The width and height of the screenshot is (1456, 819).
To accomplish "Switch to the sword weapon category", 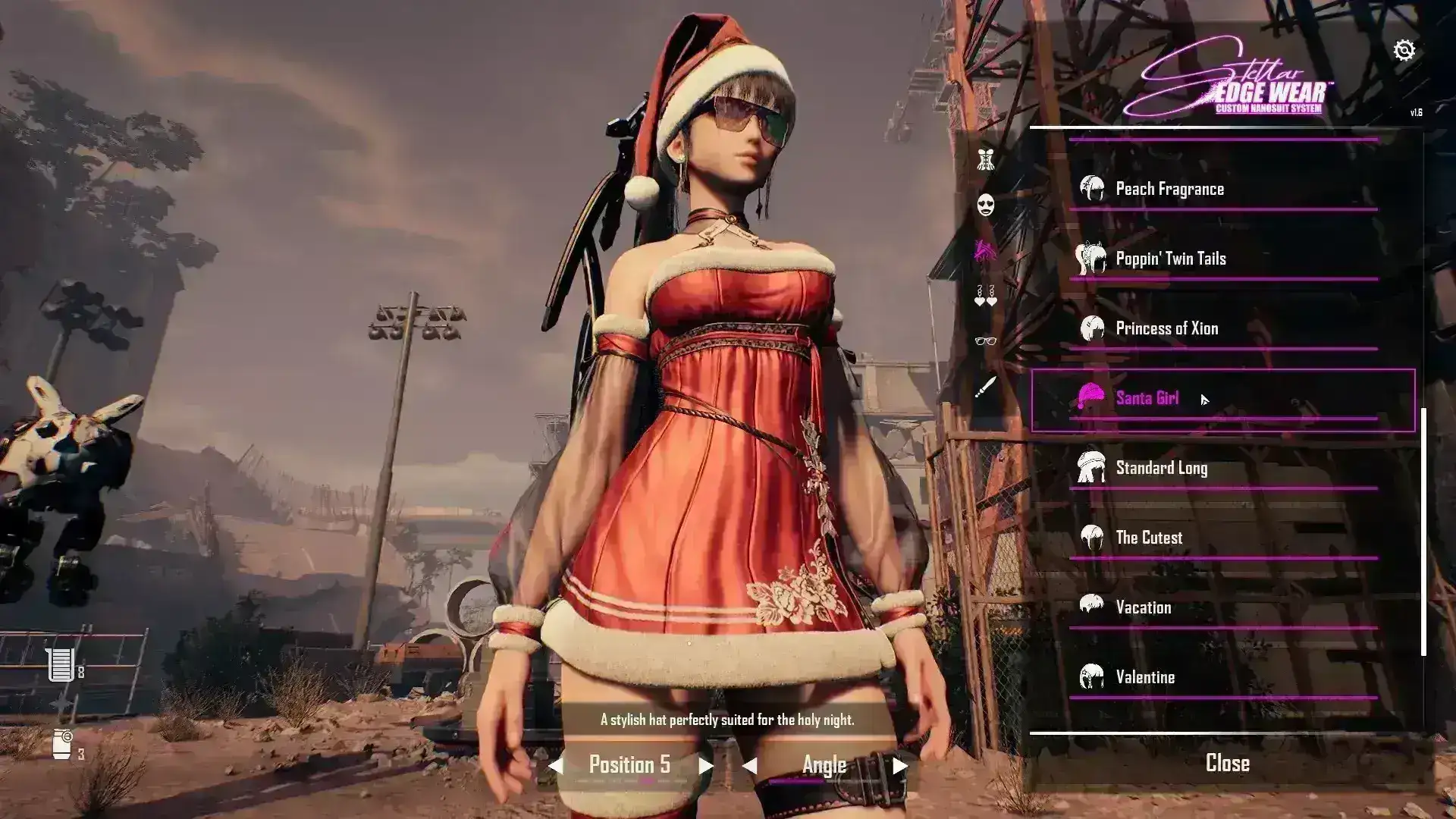I will [985, 388].
